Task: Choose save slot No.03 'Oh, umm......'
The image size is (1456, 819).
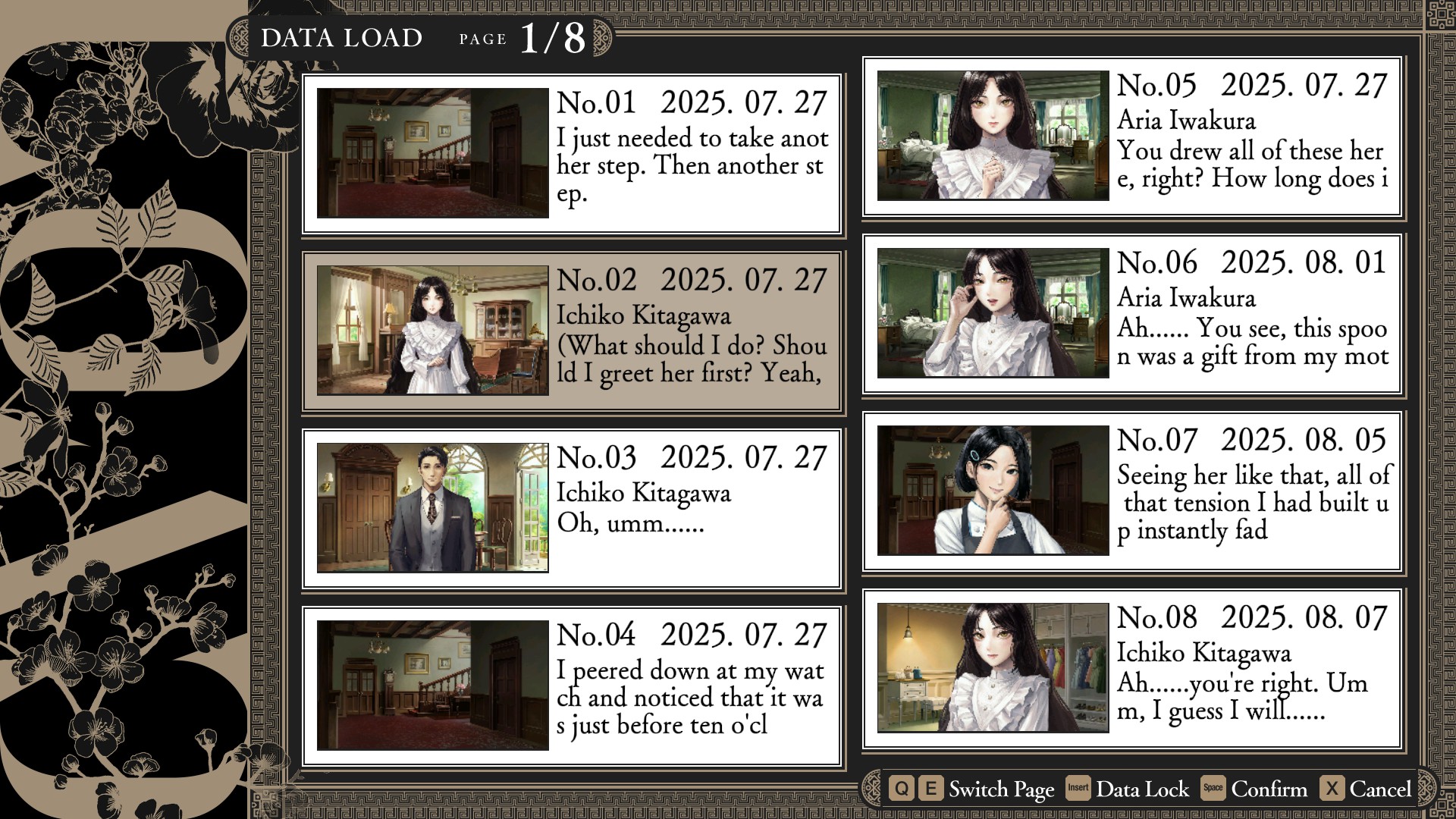Action: [x=572, y=509]
